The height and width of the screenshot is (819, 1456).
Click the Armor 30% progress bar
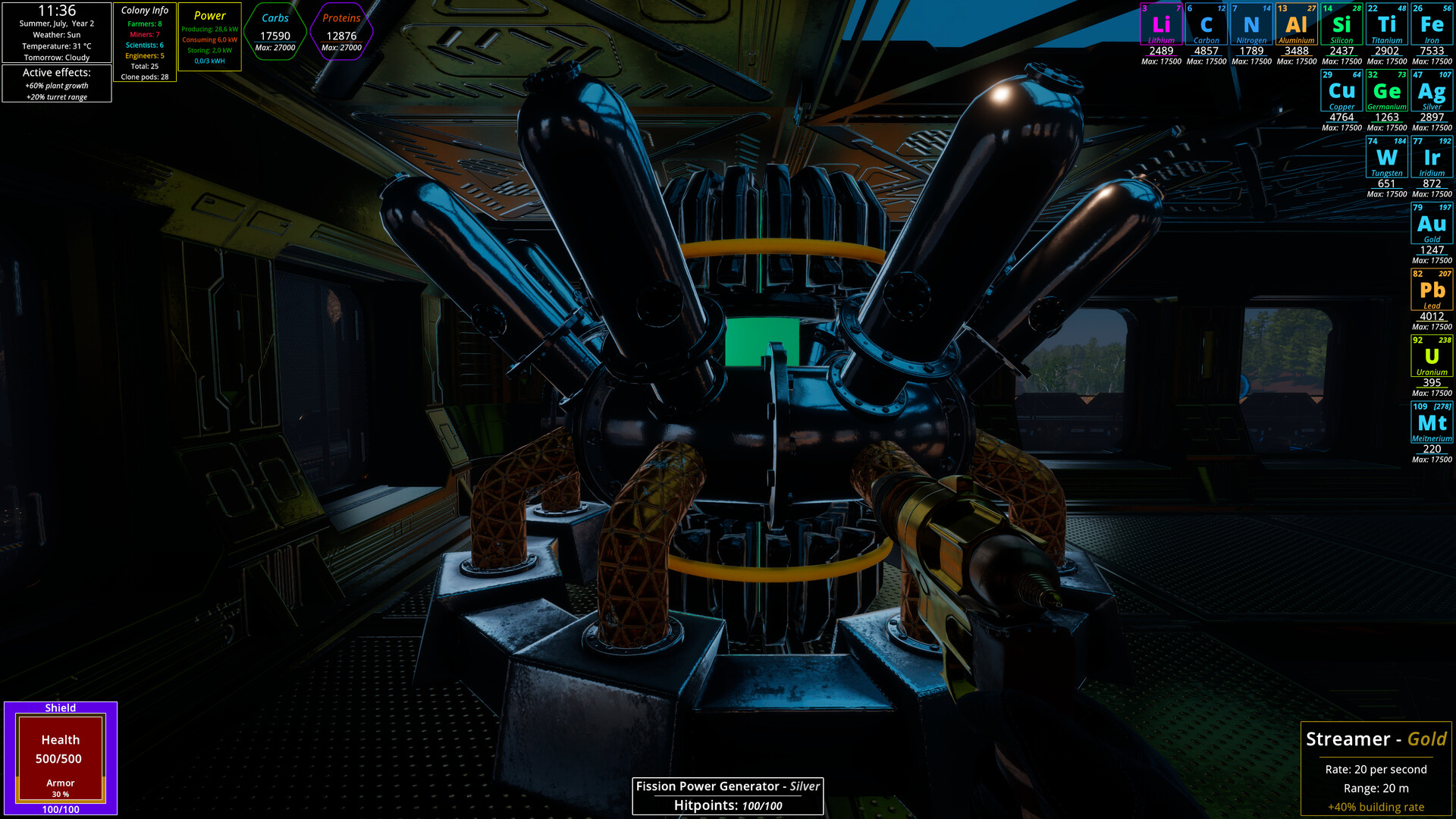point(60,787)
